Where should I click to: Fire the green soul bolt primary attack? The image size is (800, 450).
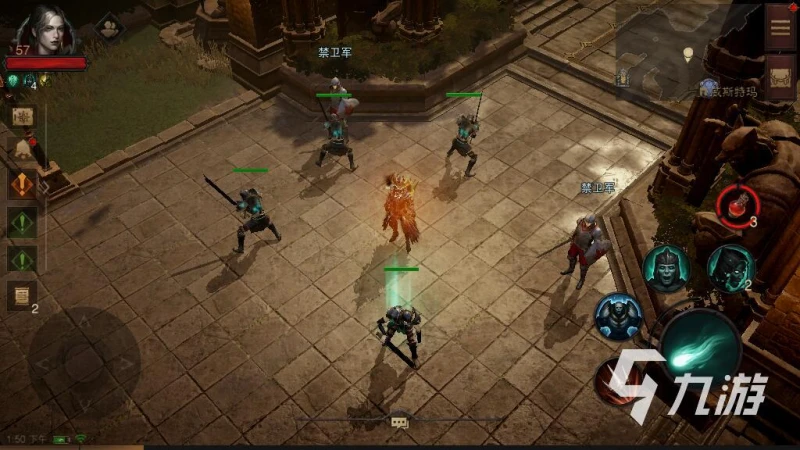point(700,347)
